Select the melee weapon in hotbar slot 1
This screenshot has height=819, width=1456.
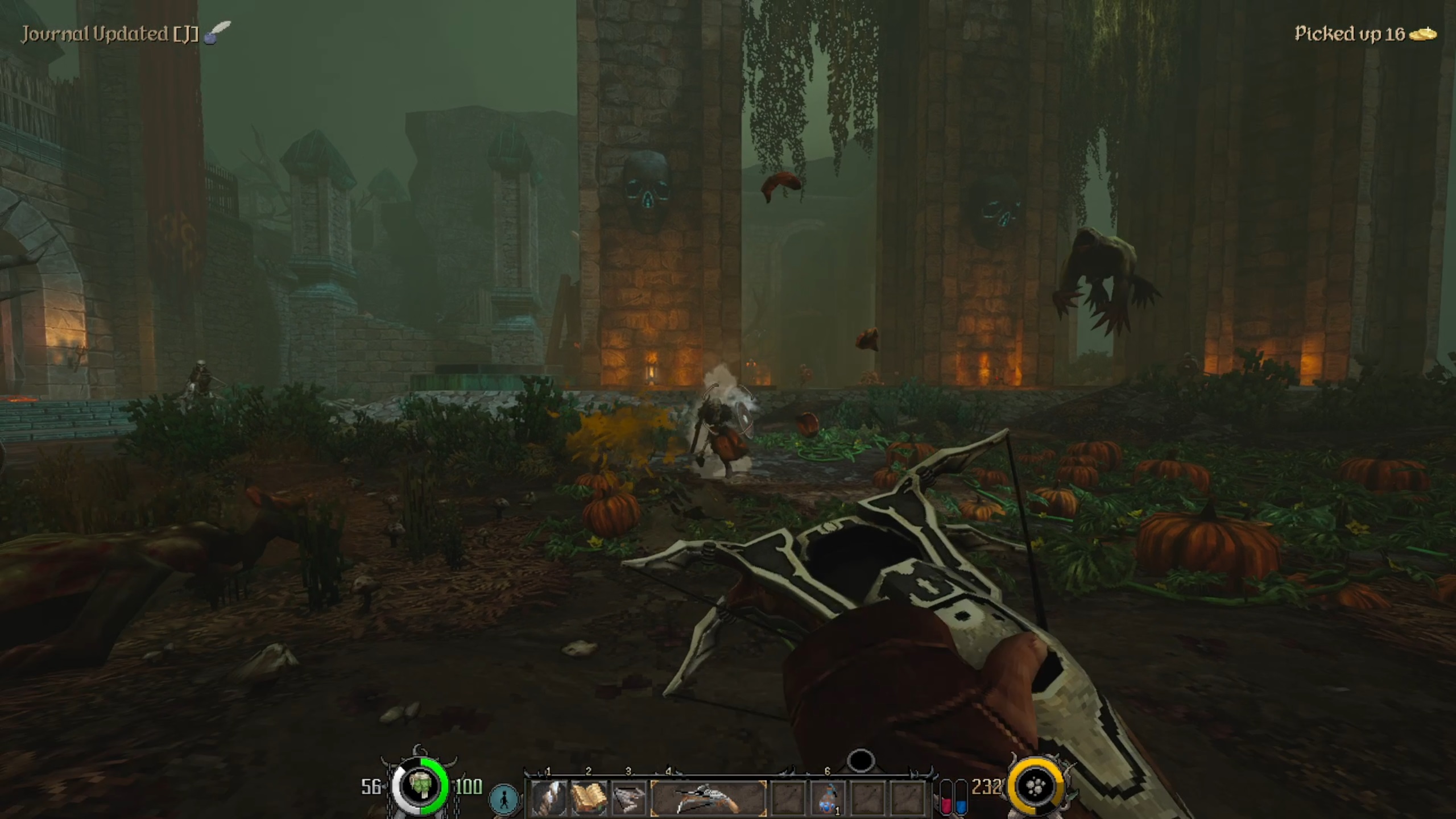(549, 798)
